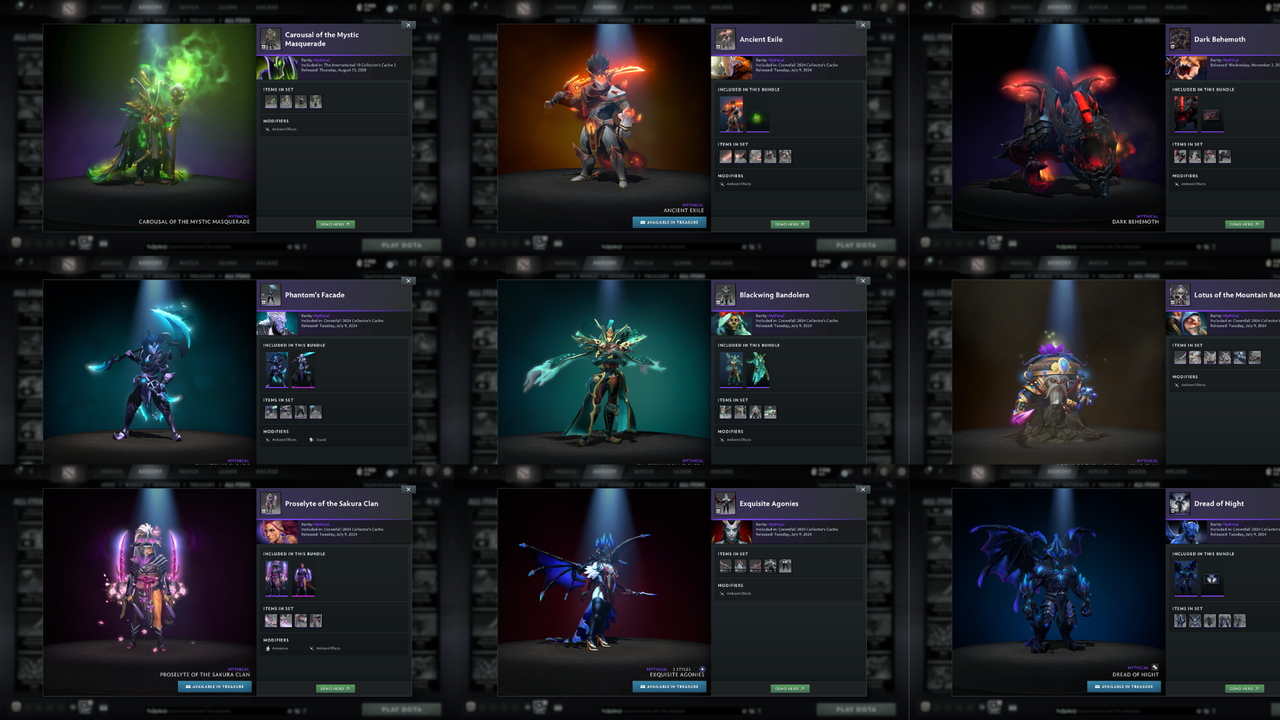Select an item icon in Phantom's Facade set
Screen dimensions: 1280x720
click(x=270, y=411)
